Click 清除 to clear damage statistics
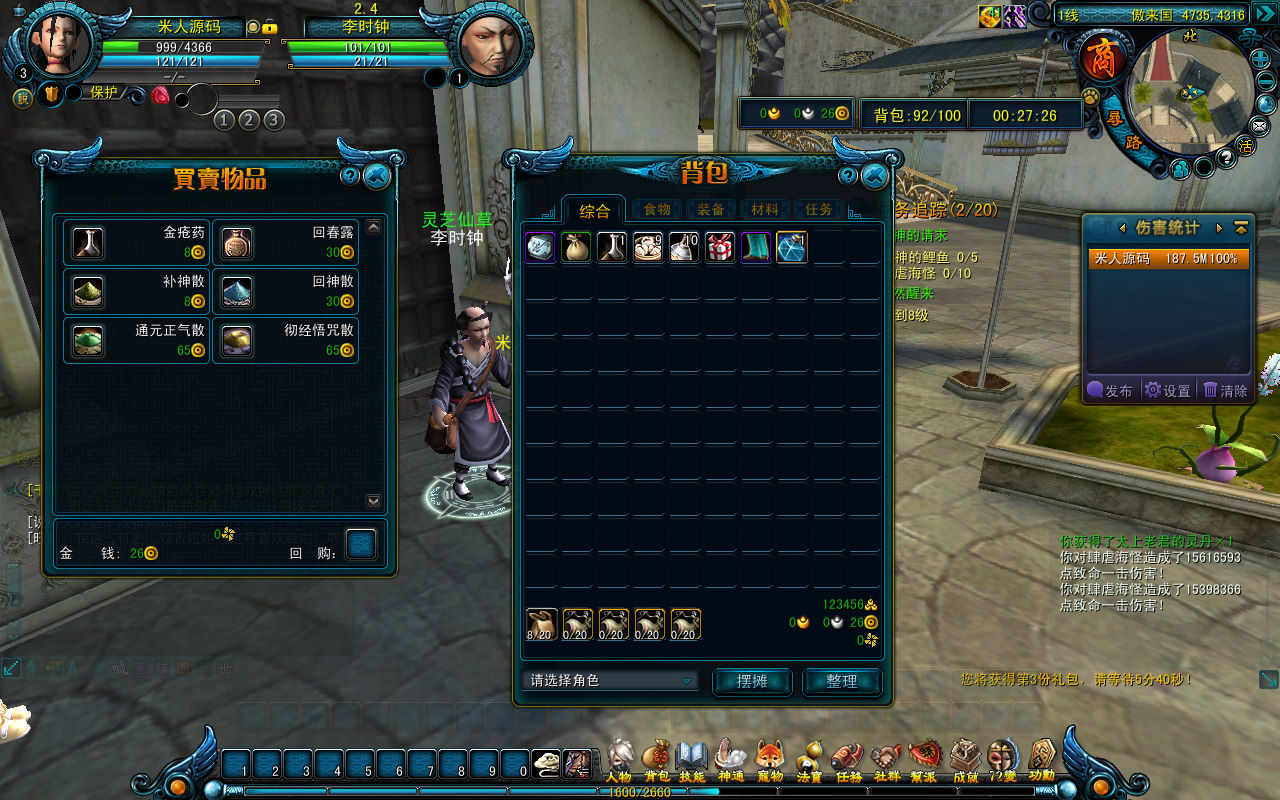 [x=1226, y=391]
